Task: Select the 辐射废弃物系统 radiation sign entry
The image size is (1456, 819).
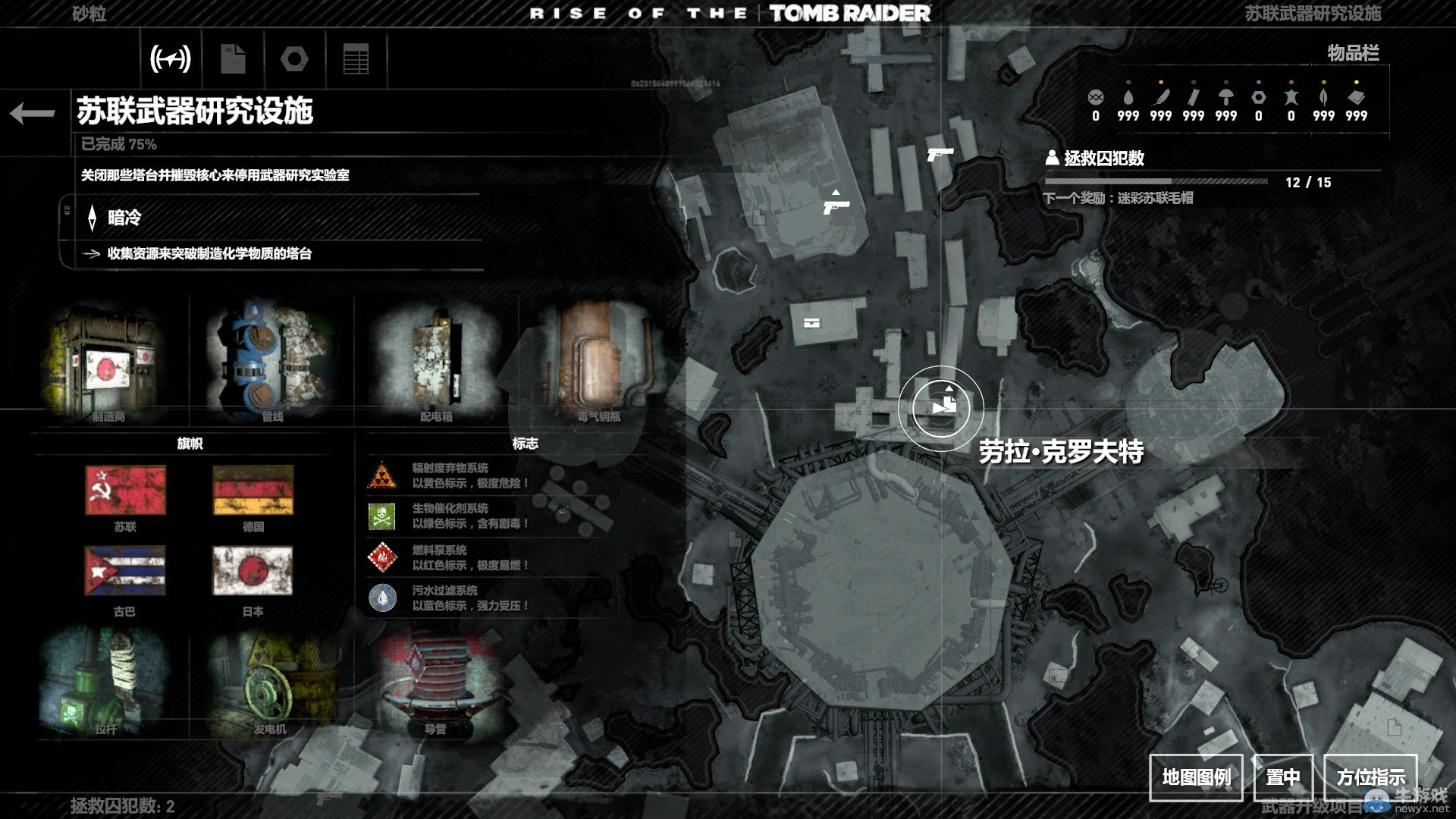Action: (450, 475)
